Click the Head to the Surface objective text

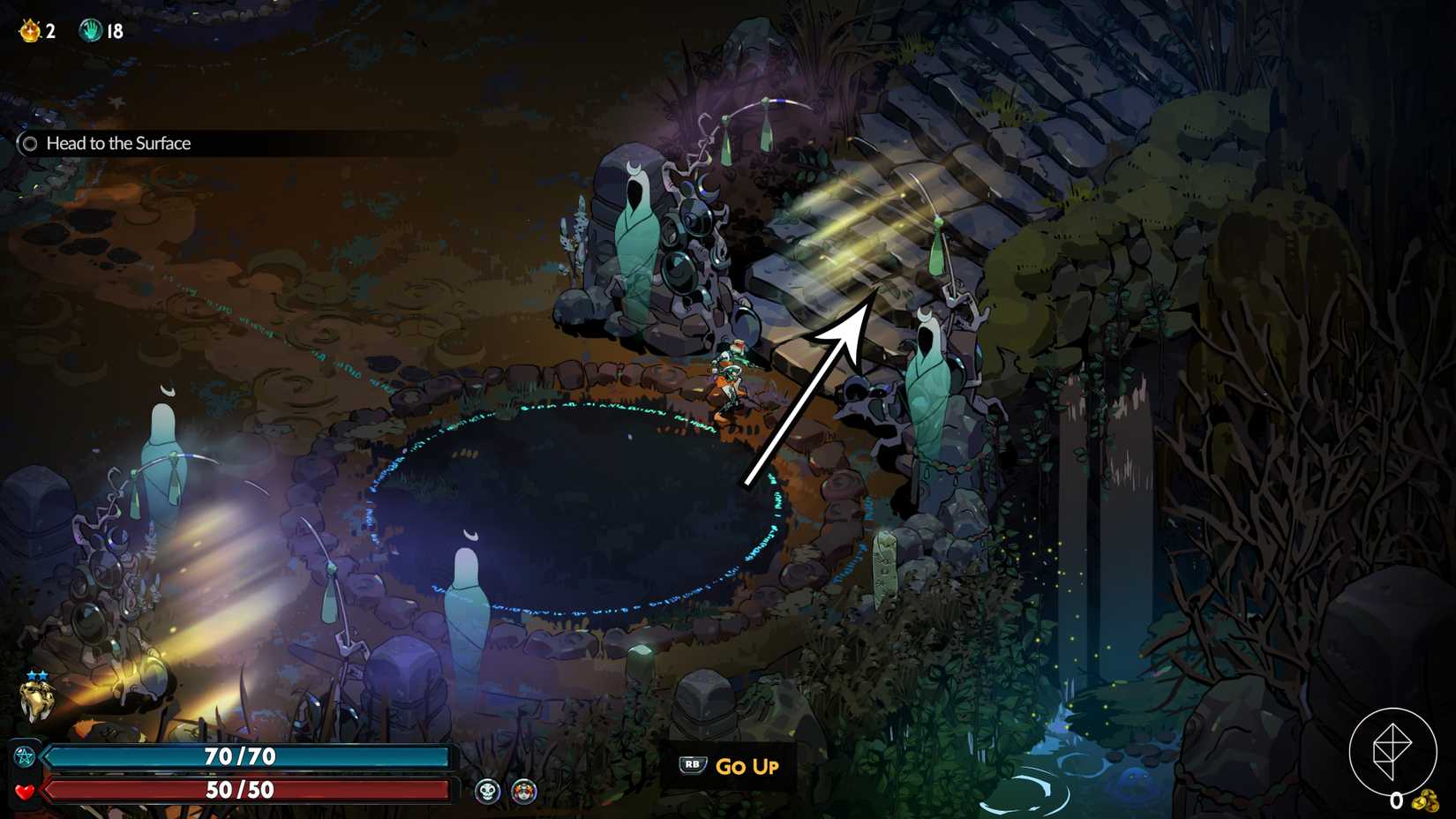coord(117,143)
